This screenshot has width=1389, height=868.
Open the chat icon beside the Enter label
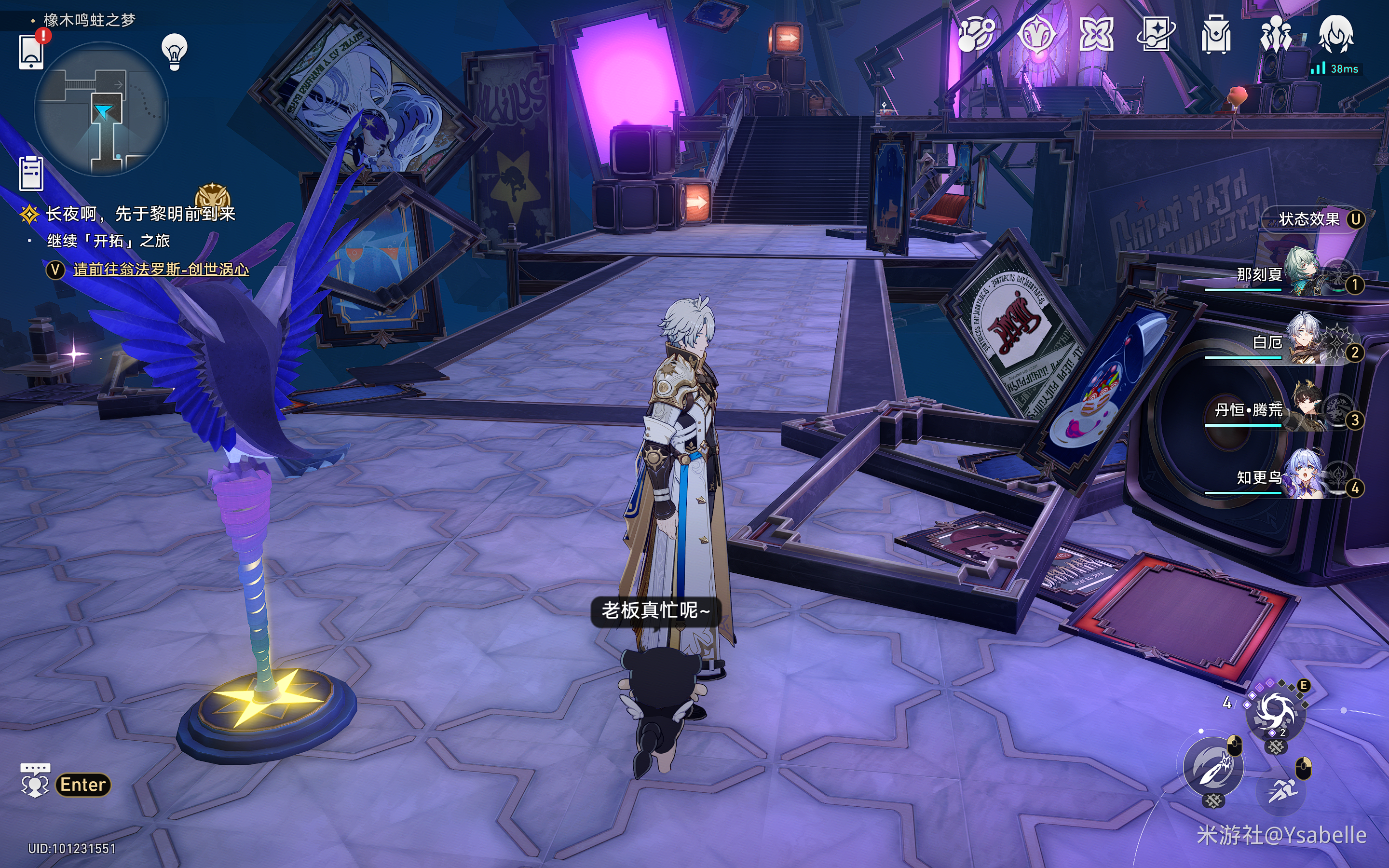(35, 781)
